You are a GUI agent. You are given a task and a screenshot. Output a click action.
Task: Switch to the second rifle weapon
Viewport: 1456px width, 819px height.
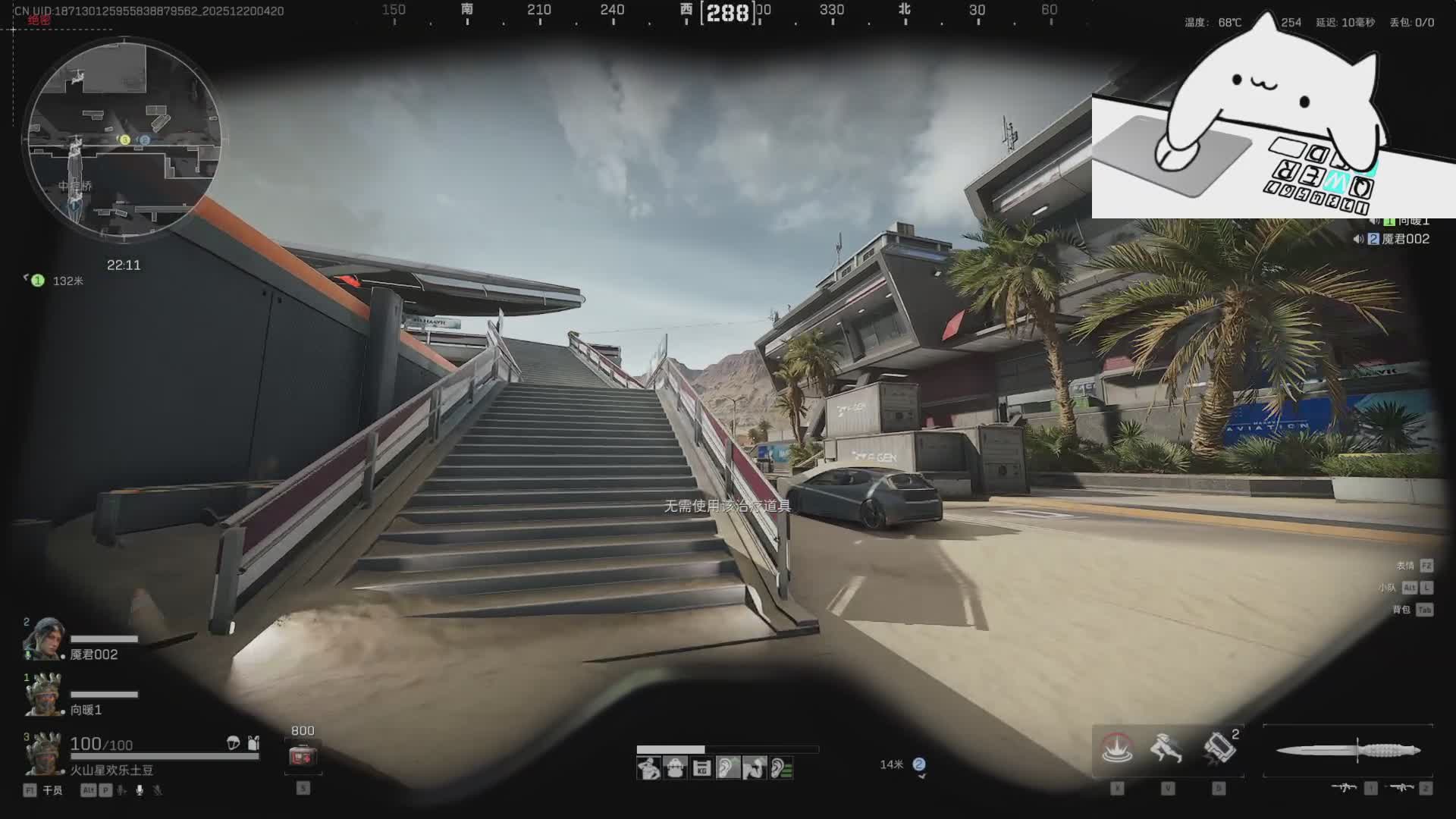pos(1400,789)
